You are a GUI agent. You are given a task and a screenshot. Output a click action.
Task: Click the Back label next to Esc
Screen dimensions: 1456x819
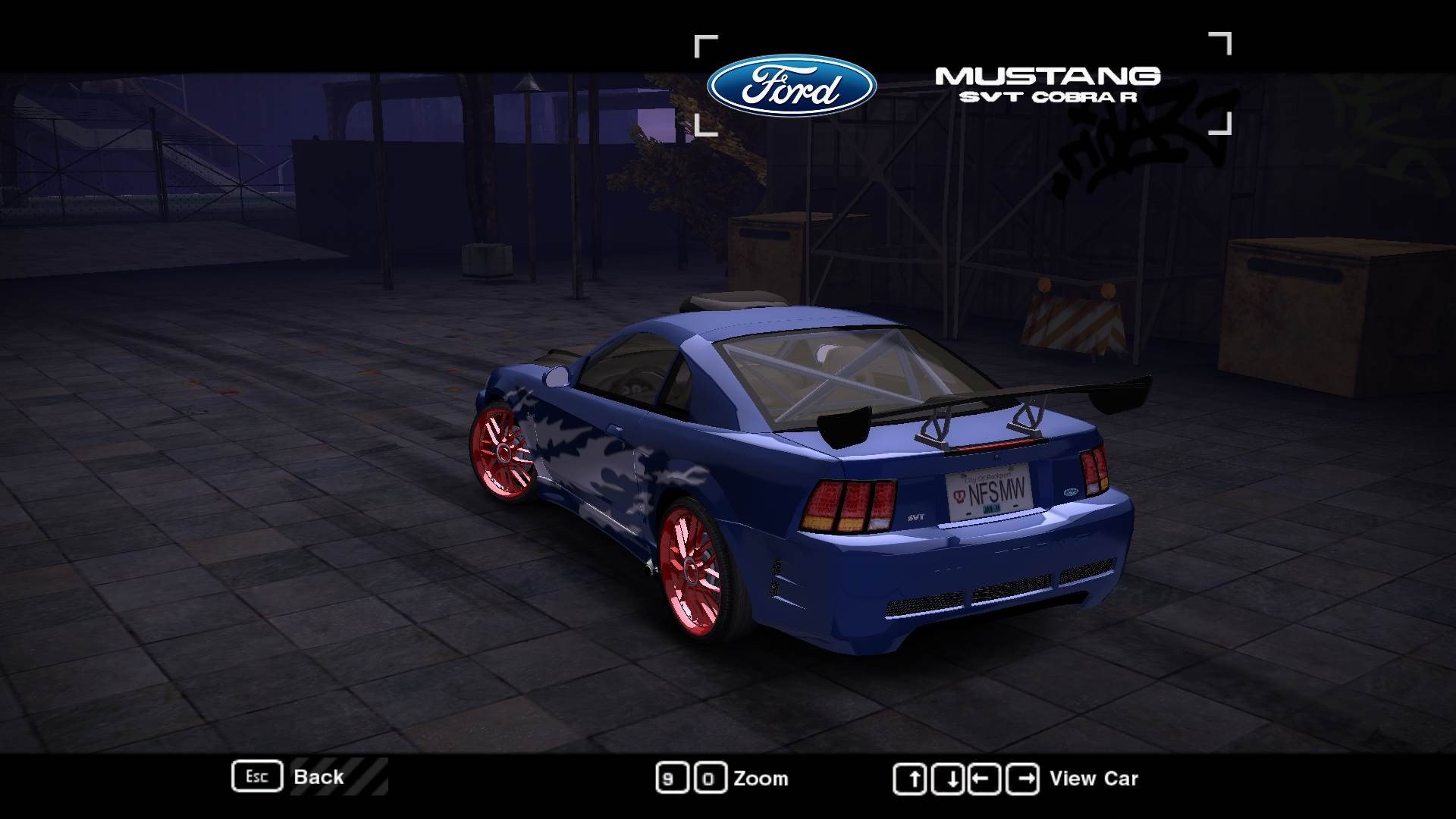319,777
